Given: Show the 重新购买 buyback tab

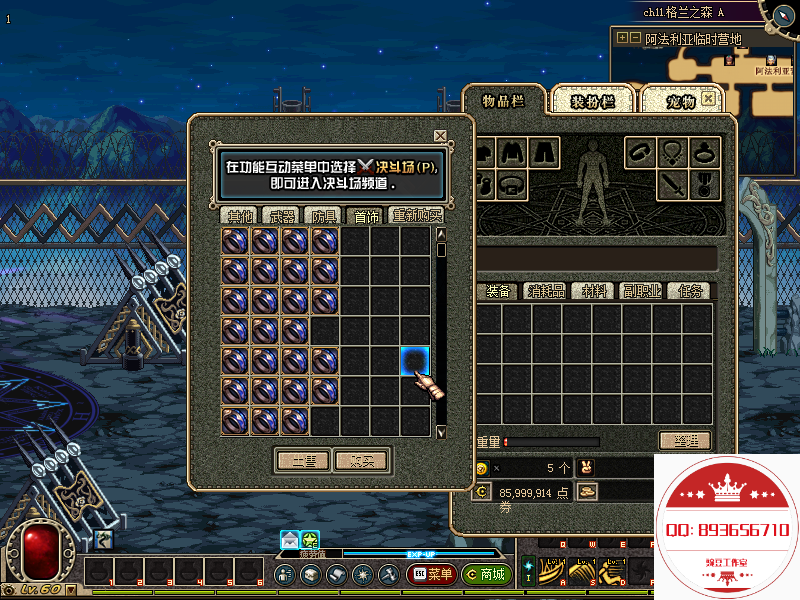Looking at the screenshot, I should click(x=417, y=215).
